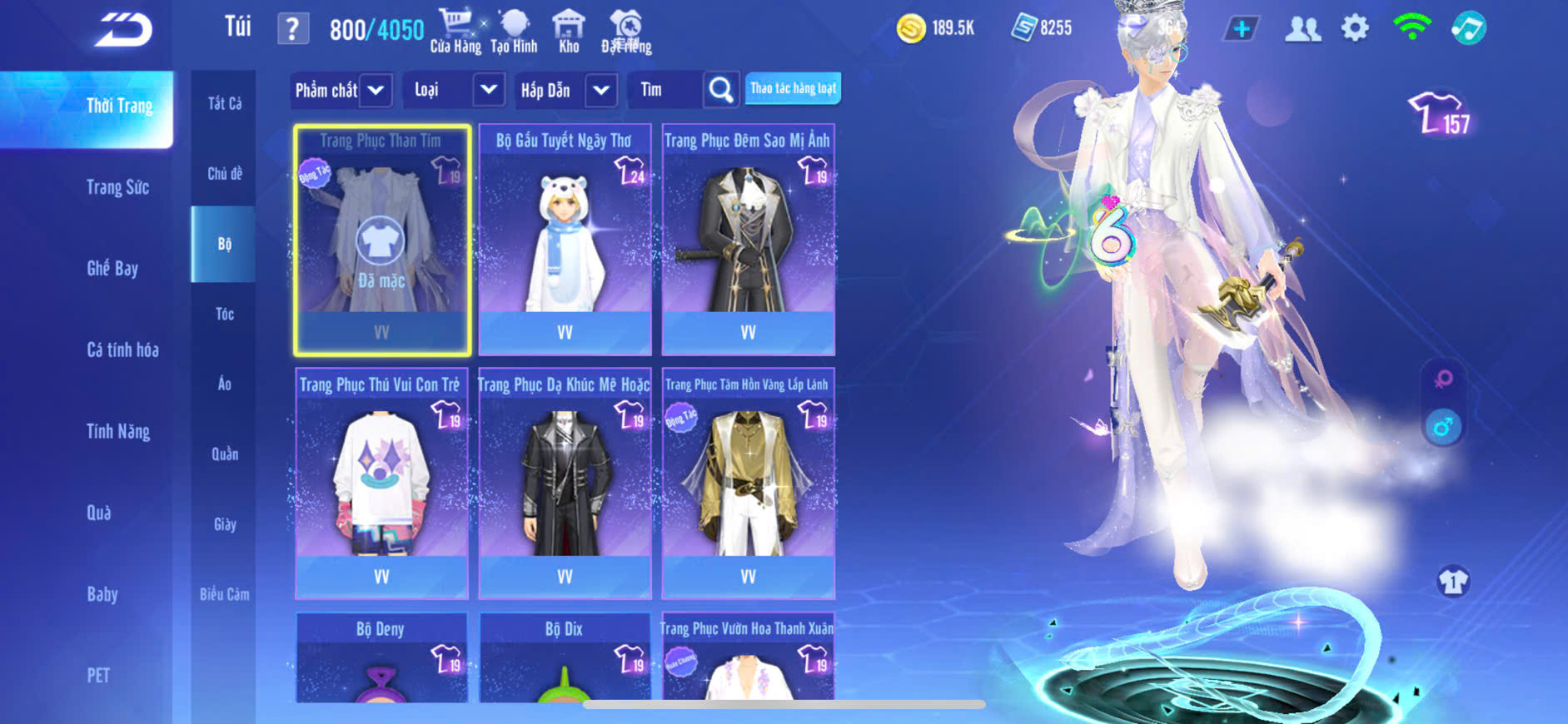This screenshot has height=724, width=1568.
Task: Activate Thao tác hàng loạt button
Action: click(793, 88)
